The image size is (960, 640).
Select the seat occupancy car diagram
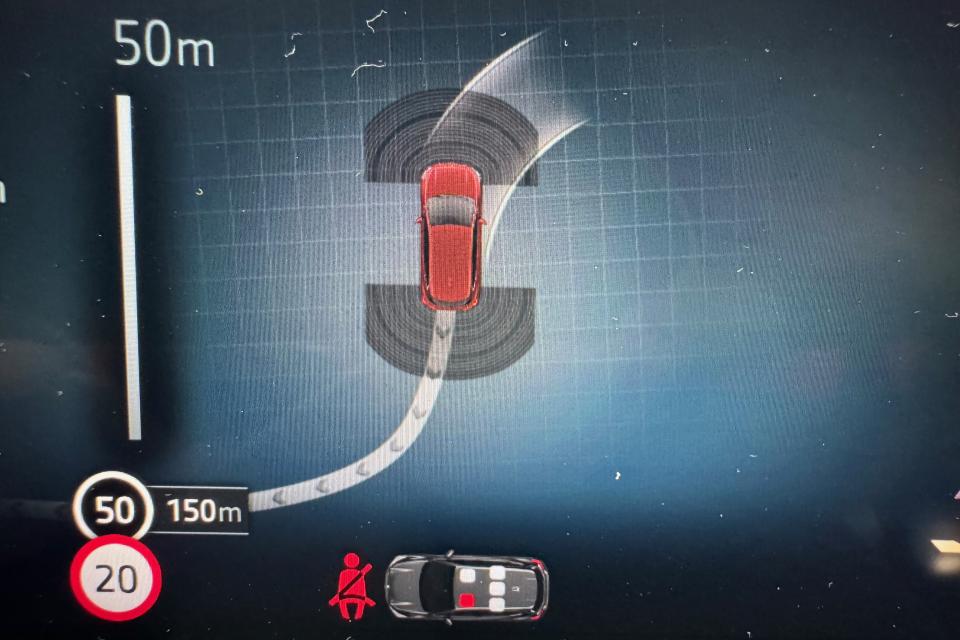[467, 587]
